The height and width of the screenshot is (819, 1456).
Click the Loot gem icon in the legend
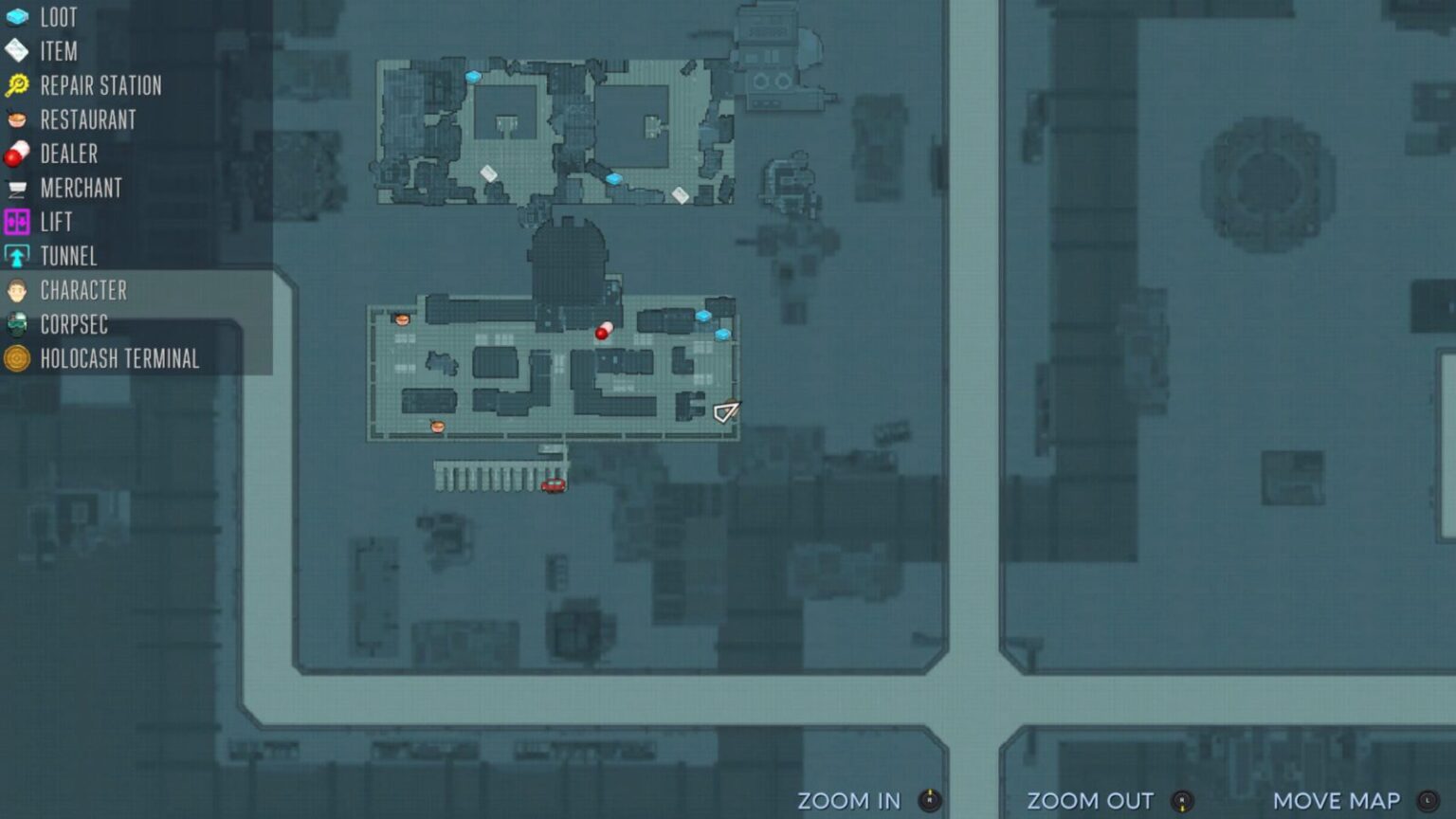pos(16,17)
